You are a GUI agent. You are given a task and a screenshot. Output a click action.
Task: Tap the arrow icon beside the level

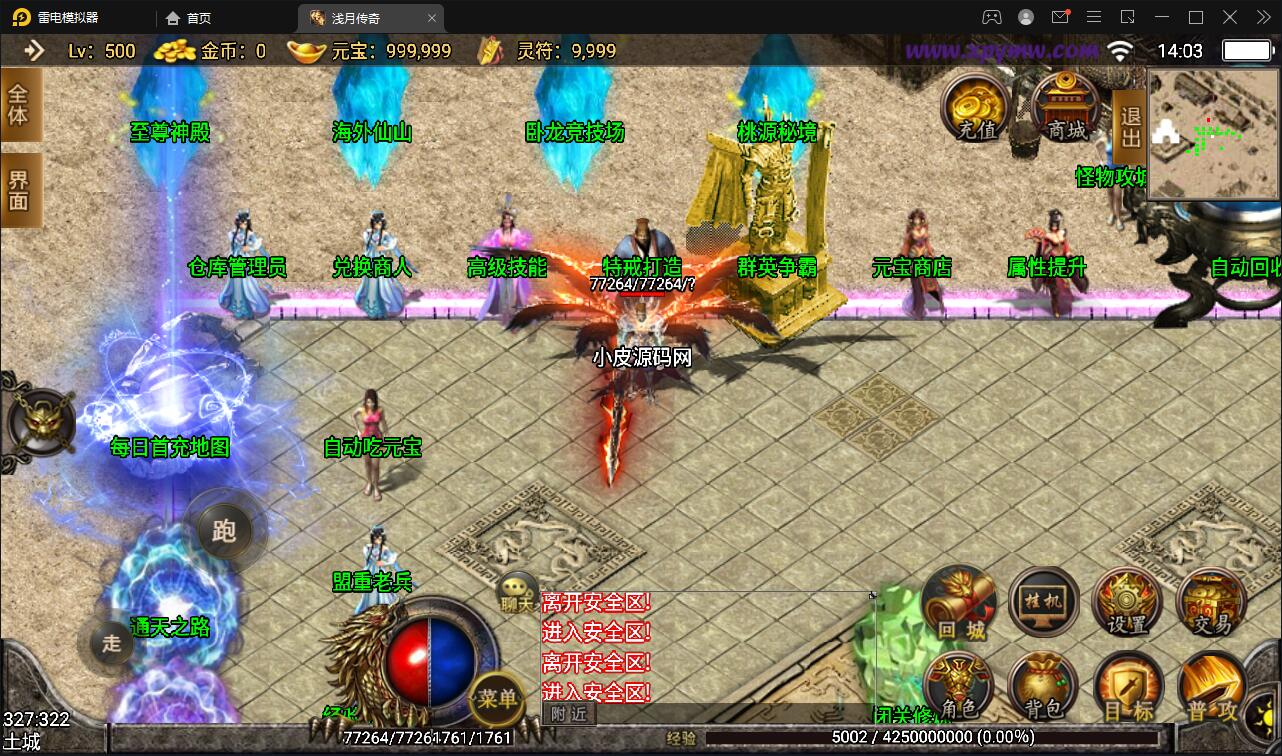click(x=34, y=50)
